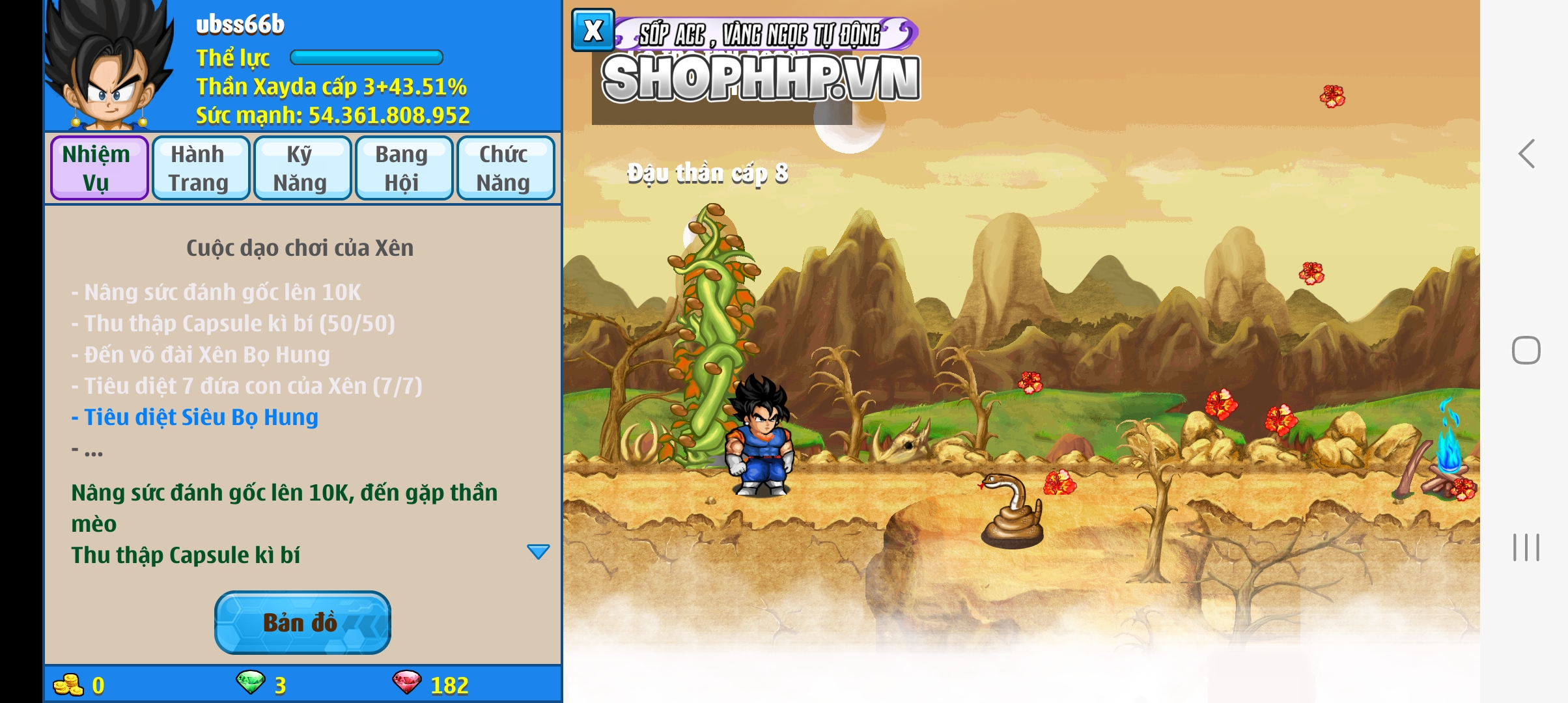The width and height of the screenshot is (1568, 703).
Task: Select the Tiêu diệt Siêu Bọ Hung objective
Action: [201, 417]
